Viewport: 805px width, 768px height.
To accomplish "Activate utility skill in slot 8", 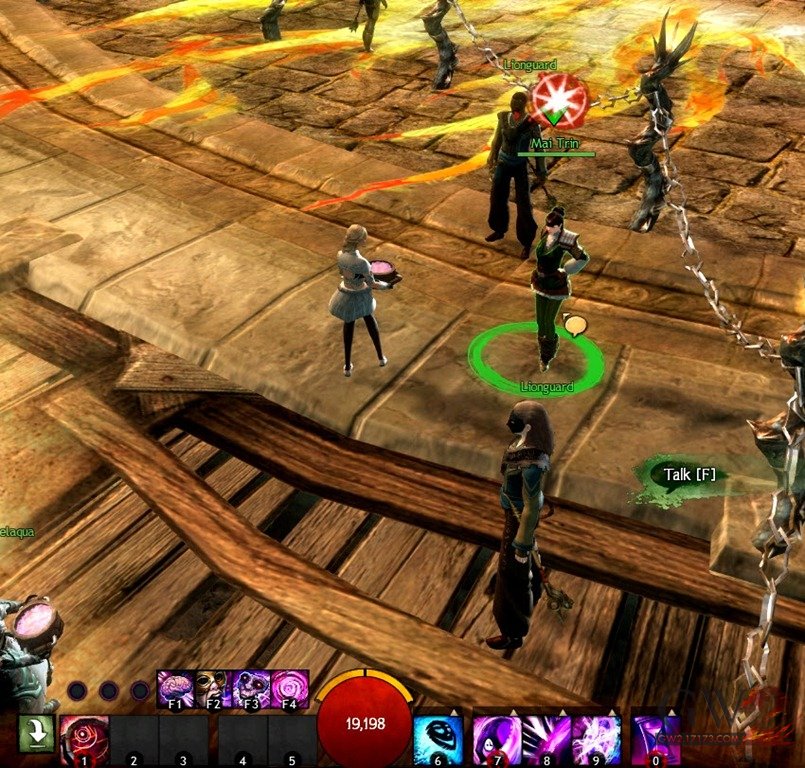I will 546,739.
